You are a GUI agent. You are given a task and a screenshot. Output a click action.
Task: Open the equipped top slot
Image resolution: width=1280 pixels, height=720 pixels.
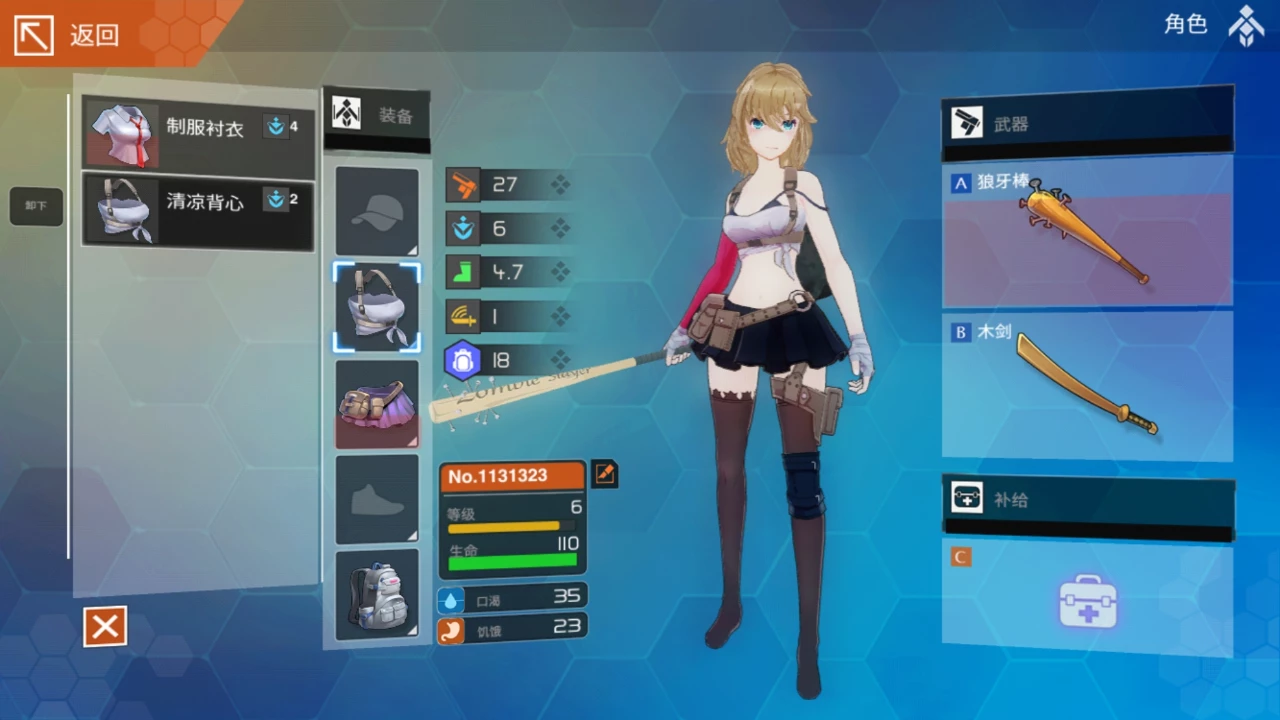(x=377, y=307)
